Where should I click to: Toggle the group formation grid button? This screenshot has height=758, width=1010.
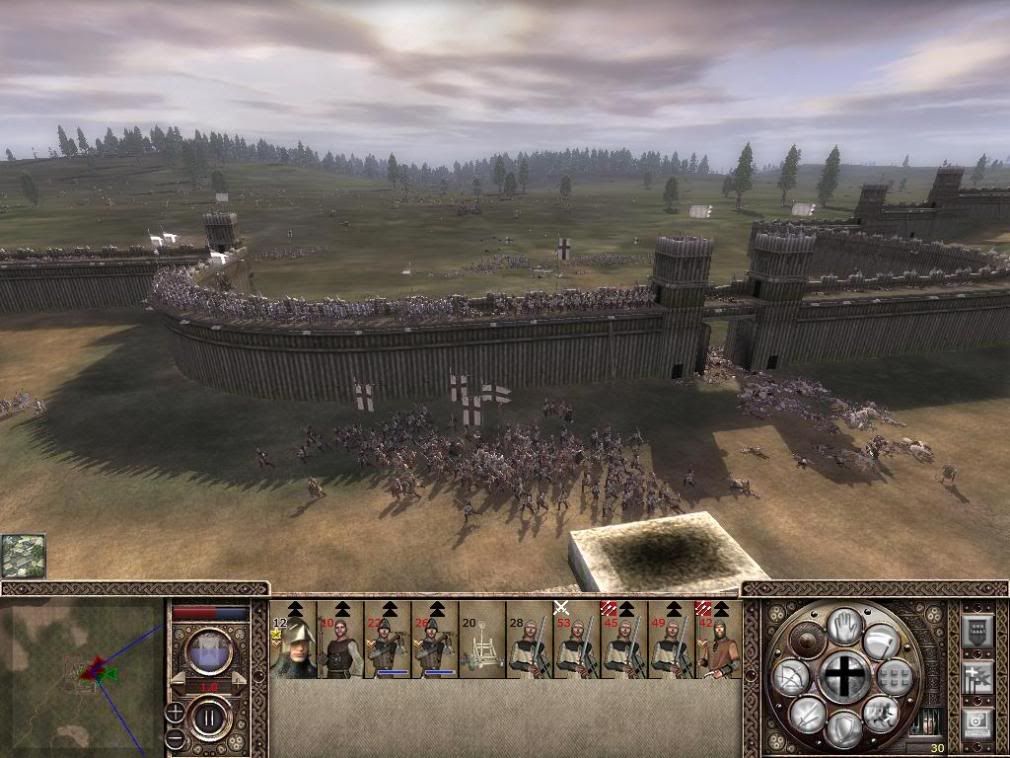point(895,677)
